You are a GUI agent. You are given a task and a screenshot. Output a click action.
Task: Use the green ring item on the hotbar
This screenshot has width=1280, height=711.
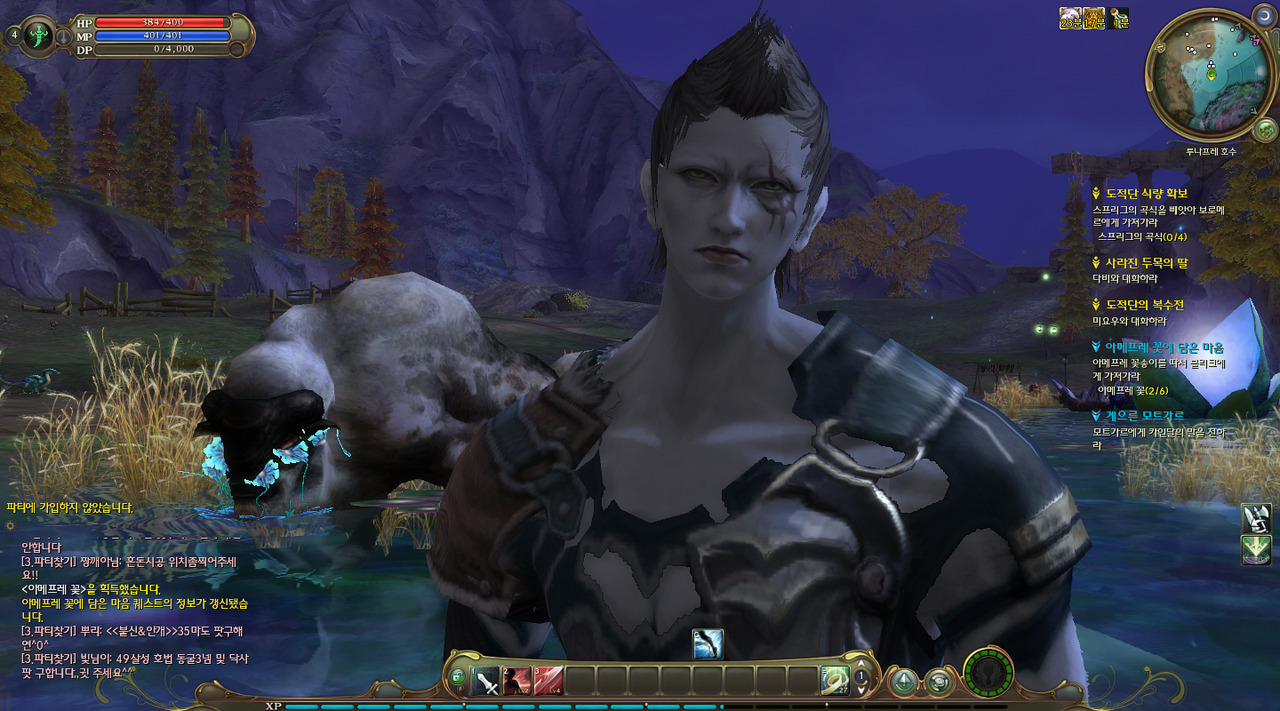pyautogui.click(x=834, y=680)
